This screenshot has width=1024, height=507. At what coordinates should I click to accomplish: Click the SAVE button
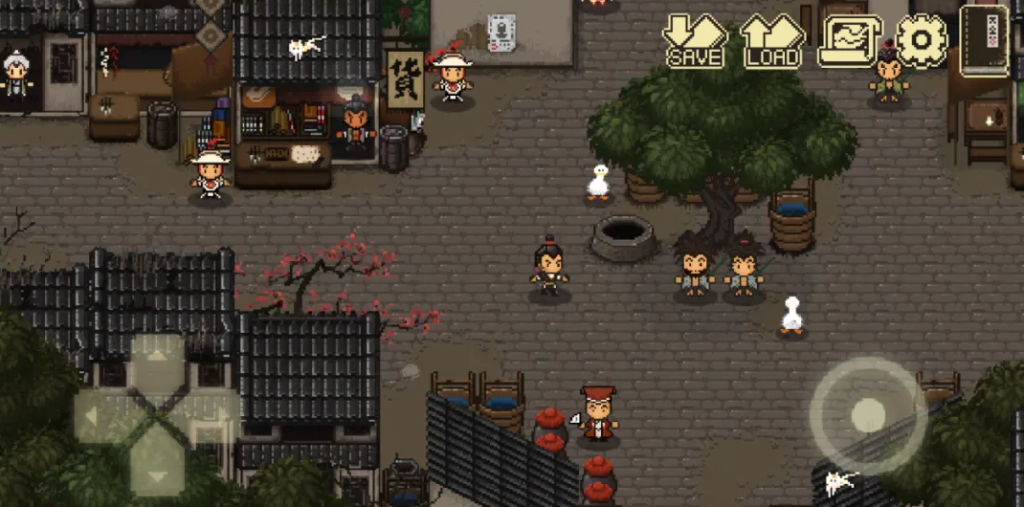tap(695, 41)
